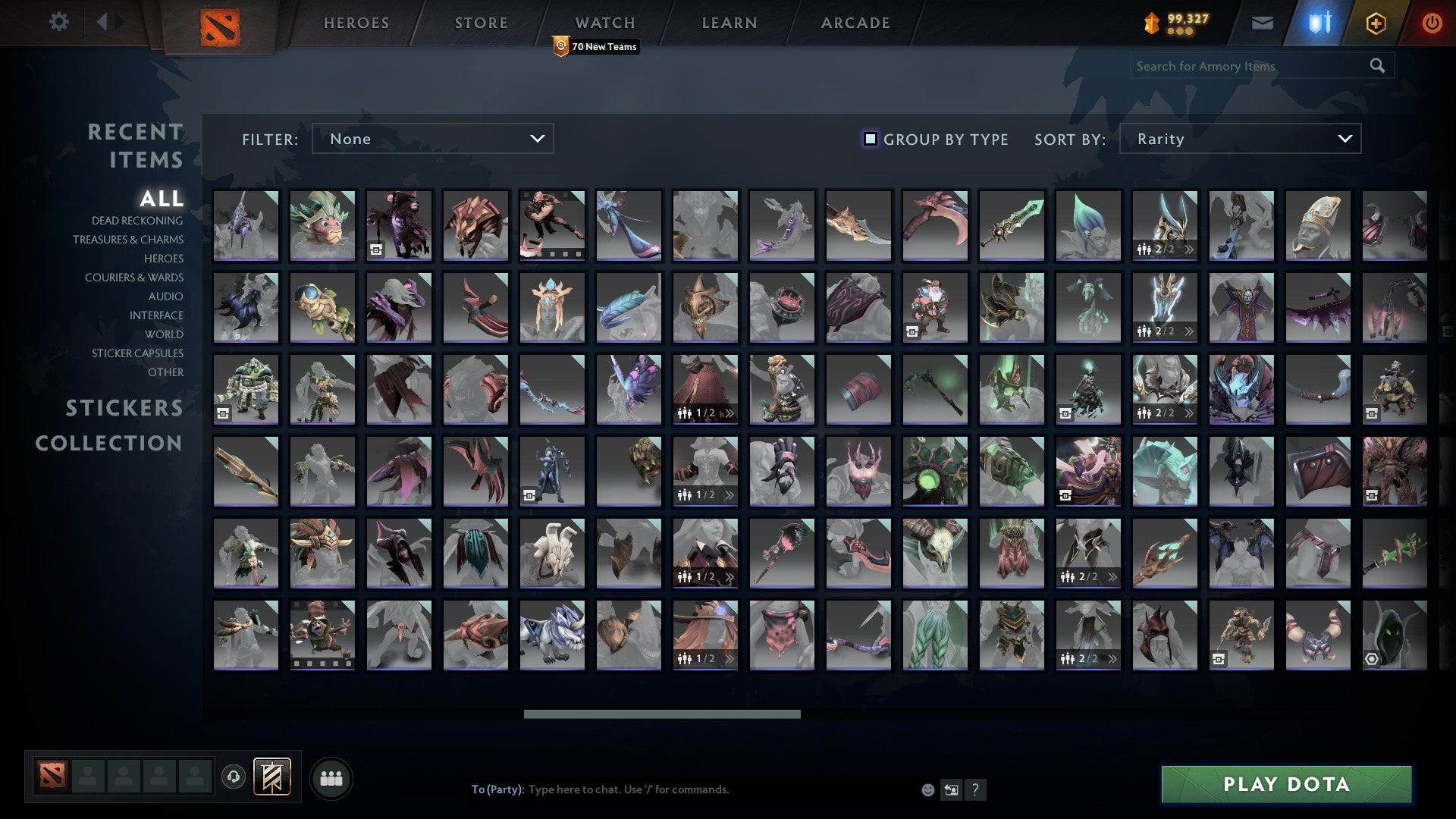Open the FILTER dropdown set to None
Viewport: 1456px width, 819px height.
(432, 139)
